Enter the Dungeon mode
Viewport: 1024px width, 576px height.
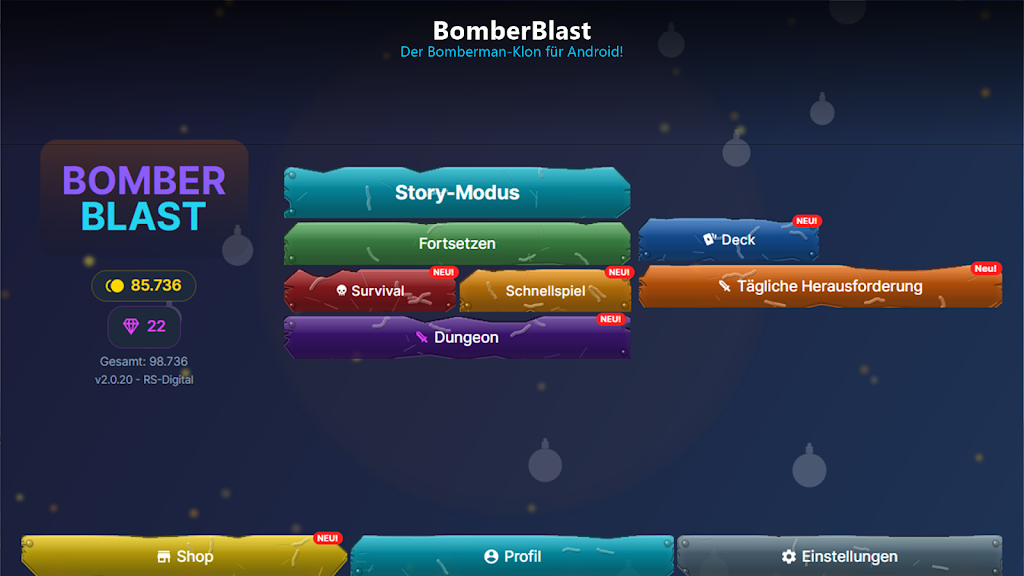pos(457,338)
